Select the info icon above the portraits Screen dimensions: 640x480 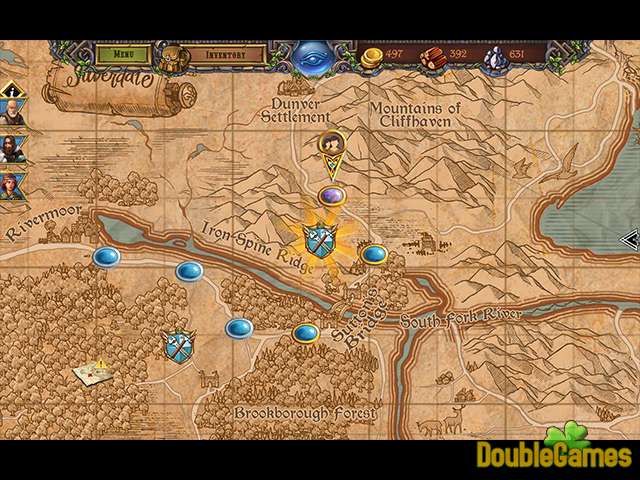[11, 91]
